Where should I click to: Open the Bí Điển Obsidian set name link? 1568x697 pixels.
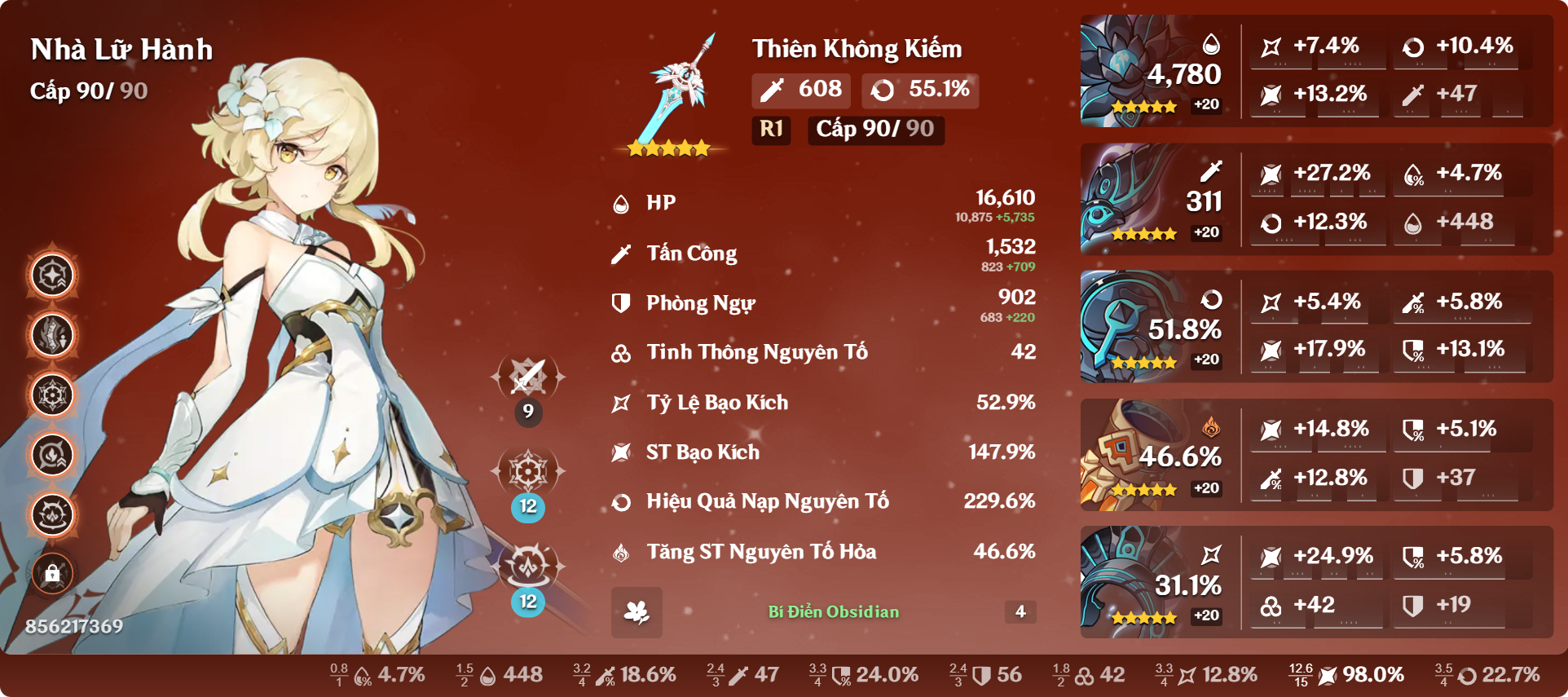833,612
